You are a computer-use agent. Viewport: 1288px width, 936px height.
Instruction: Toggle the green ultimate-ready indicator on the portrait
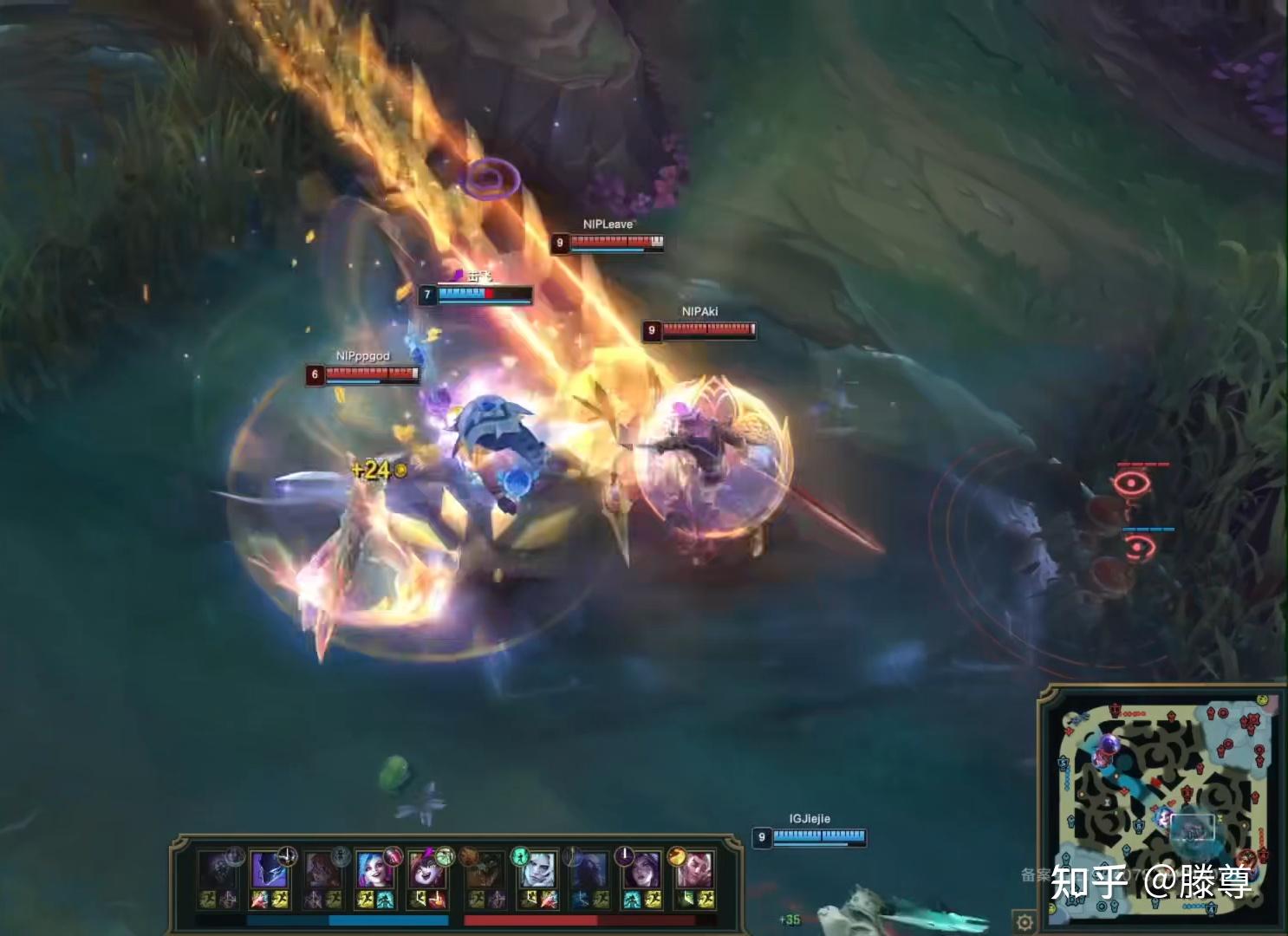click(520, 856)
